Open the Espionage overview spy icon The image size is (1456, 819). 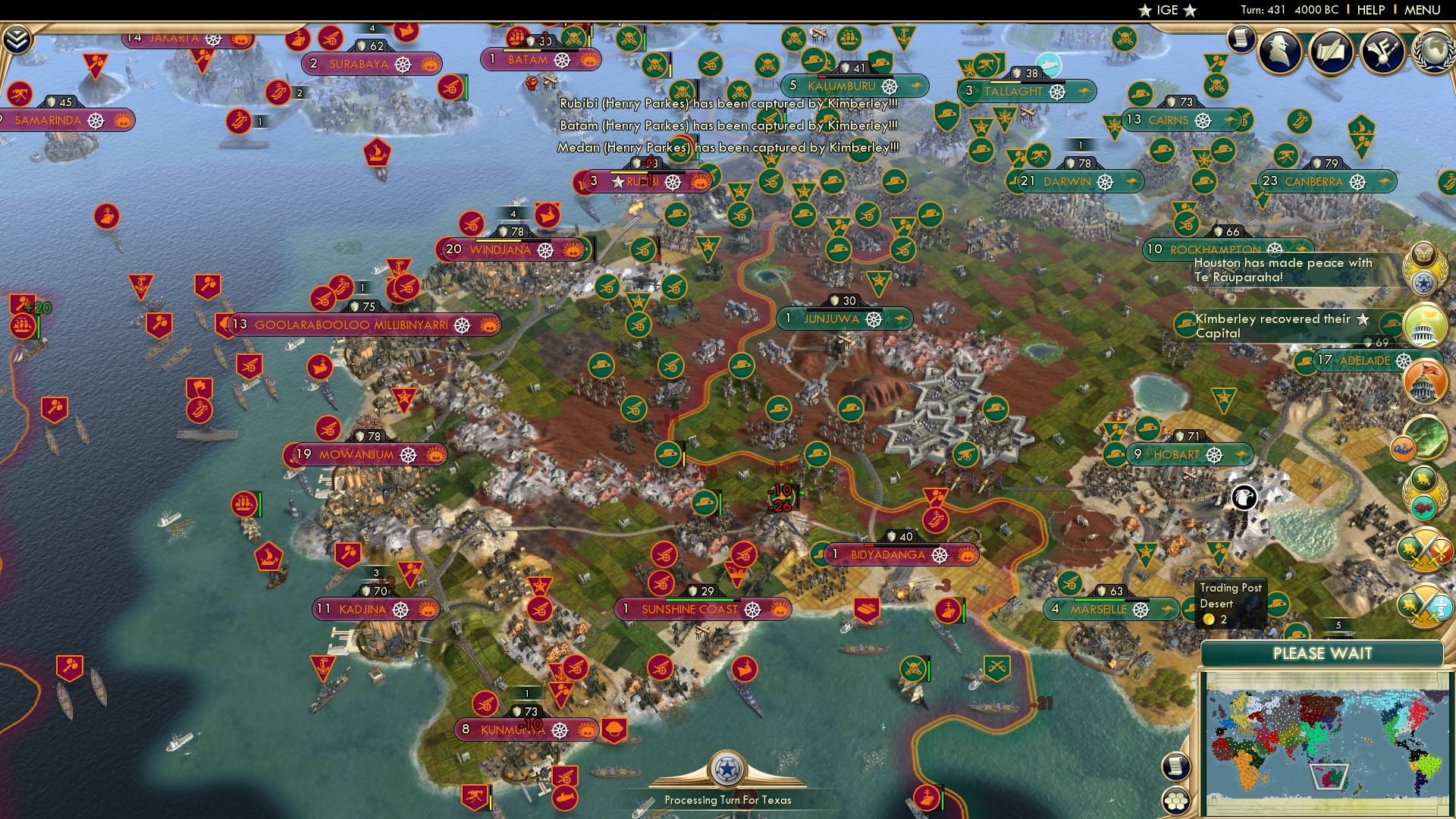point(1278,51)
